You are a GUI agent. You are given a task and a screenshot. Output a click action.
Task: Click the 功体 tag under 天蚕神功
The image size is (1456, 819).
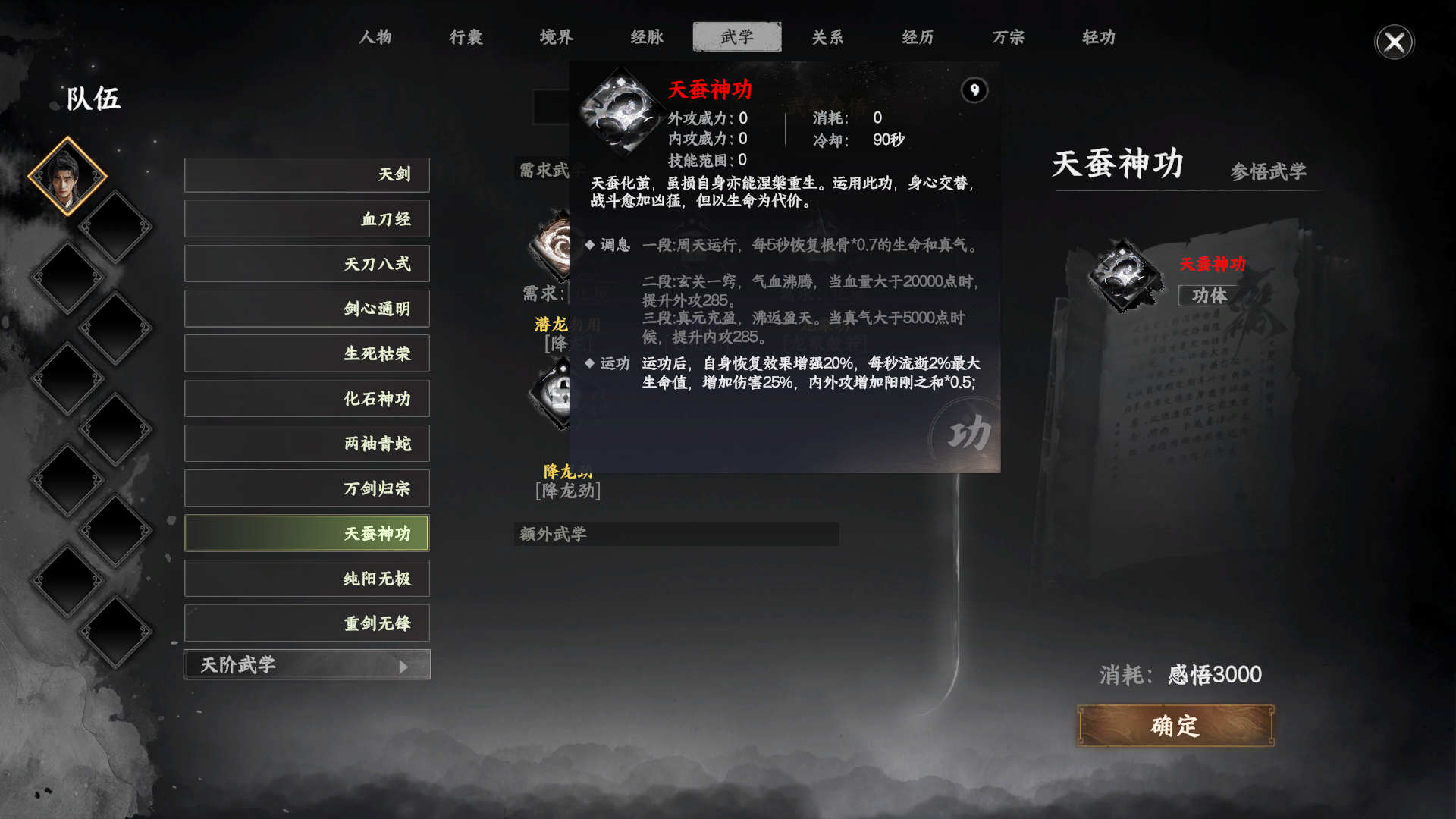(x=1211, y=297)
